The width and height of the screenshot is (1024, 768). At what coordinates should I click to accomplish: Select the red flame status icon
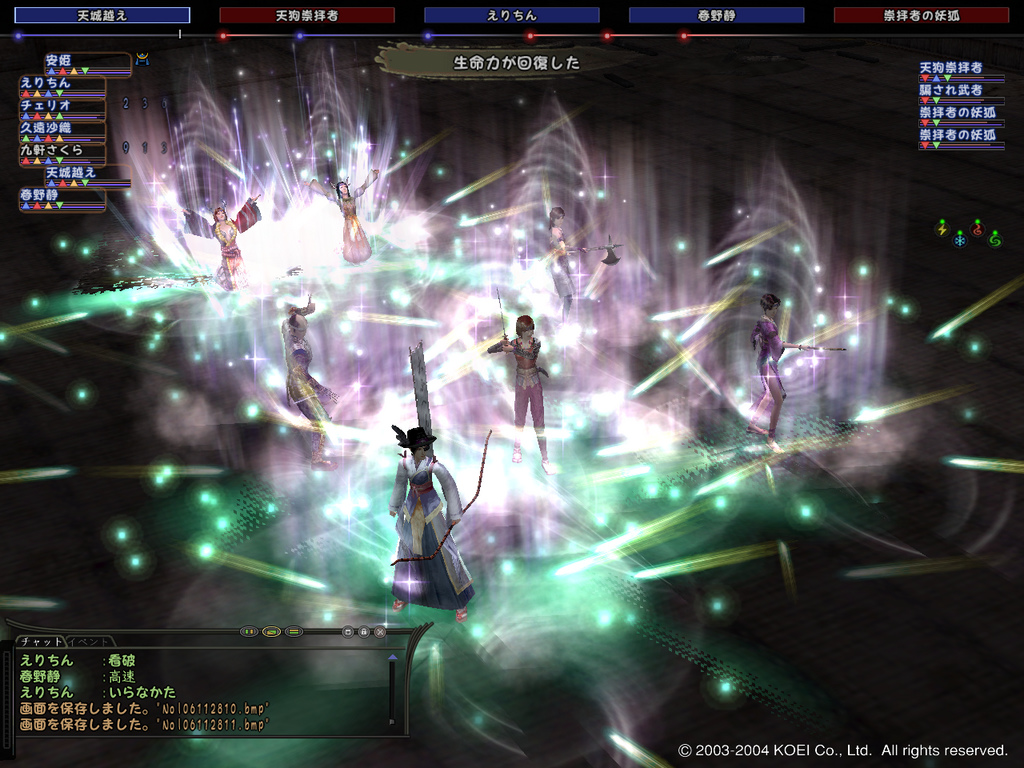coord(977,228)
